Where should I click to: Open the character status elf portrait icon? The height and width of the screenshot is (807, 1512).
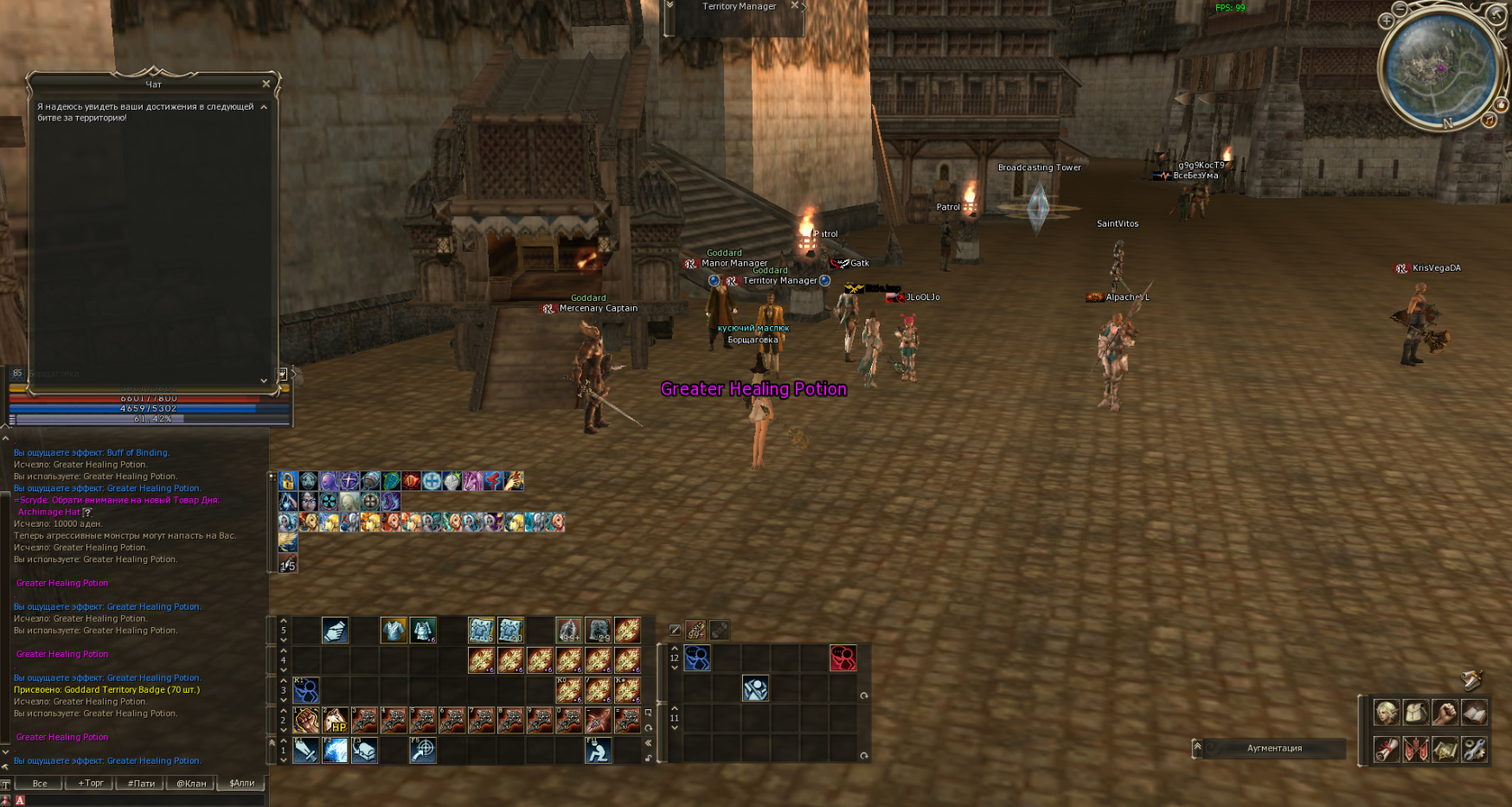pos(1387,713)
